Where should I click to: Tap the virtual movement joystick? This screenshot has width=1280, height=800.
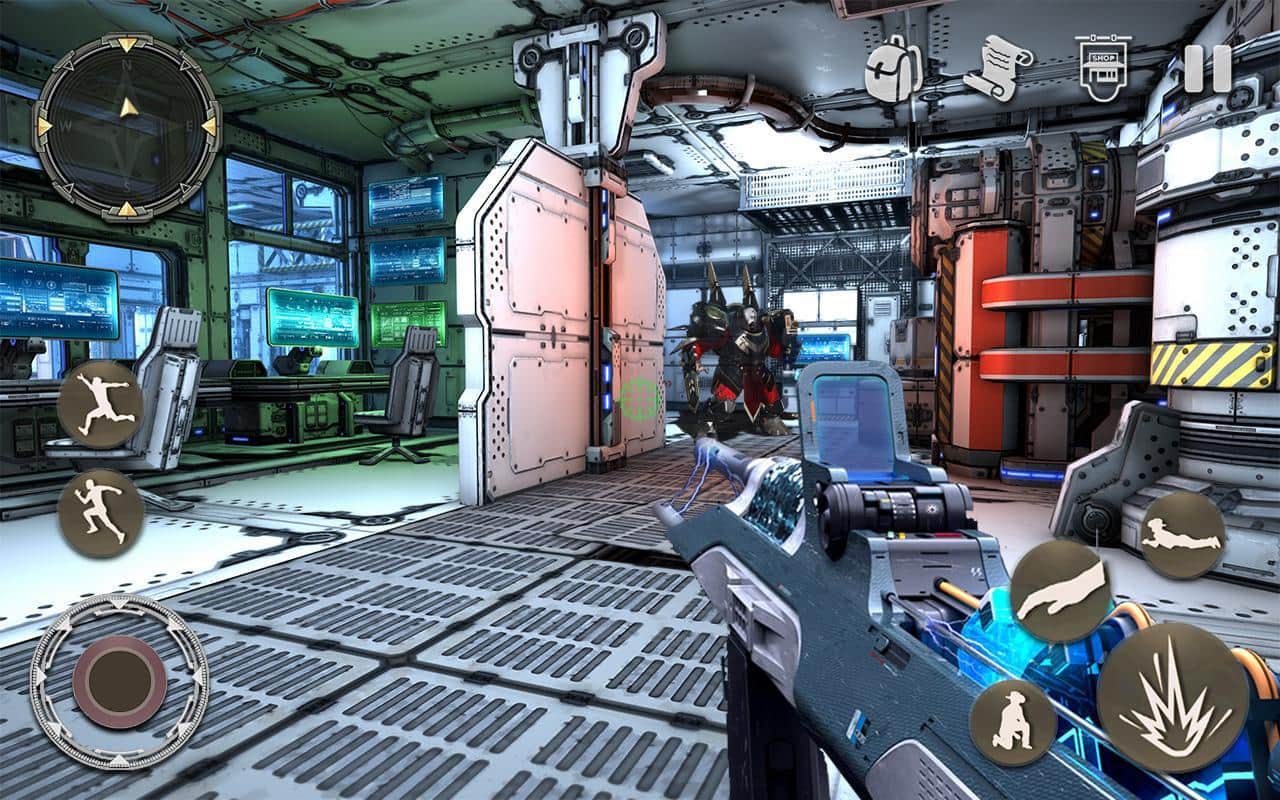(x=120, y=681)
